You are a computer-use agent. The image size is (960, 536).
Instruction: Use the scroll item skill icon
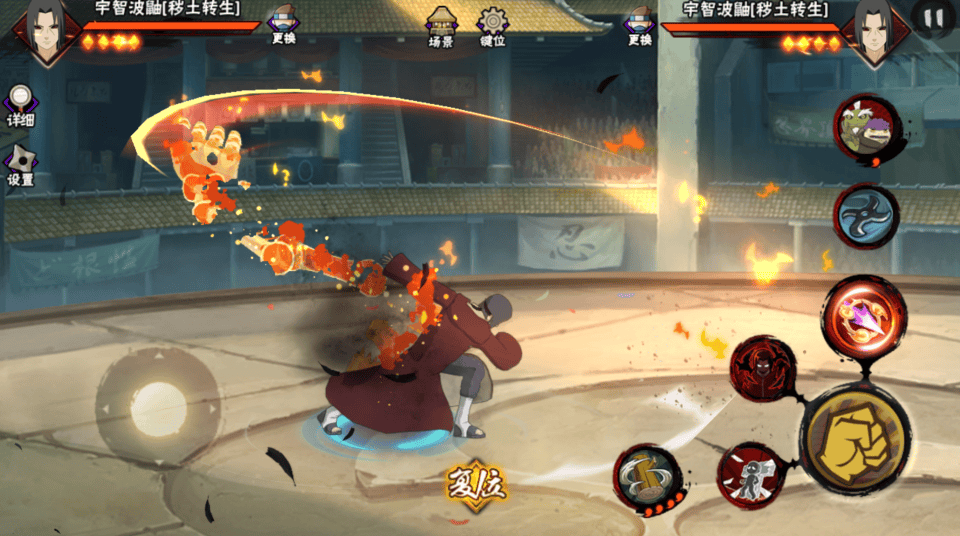pos(647,478)
